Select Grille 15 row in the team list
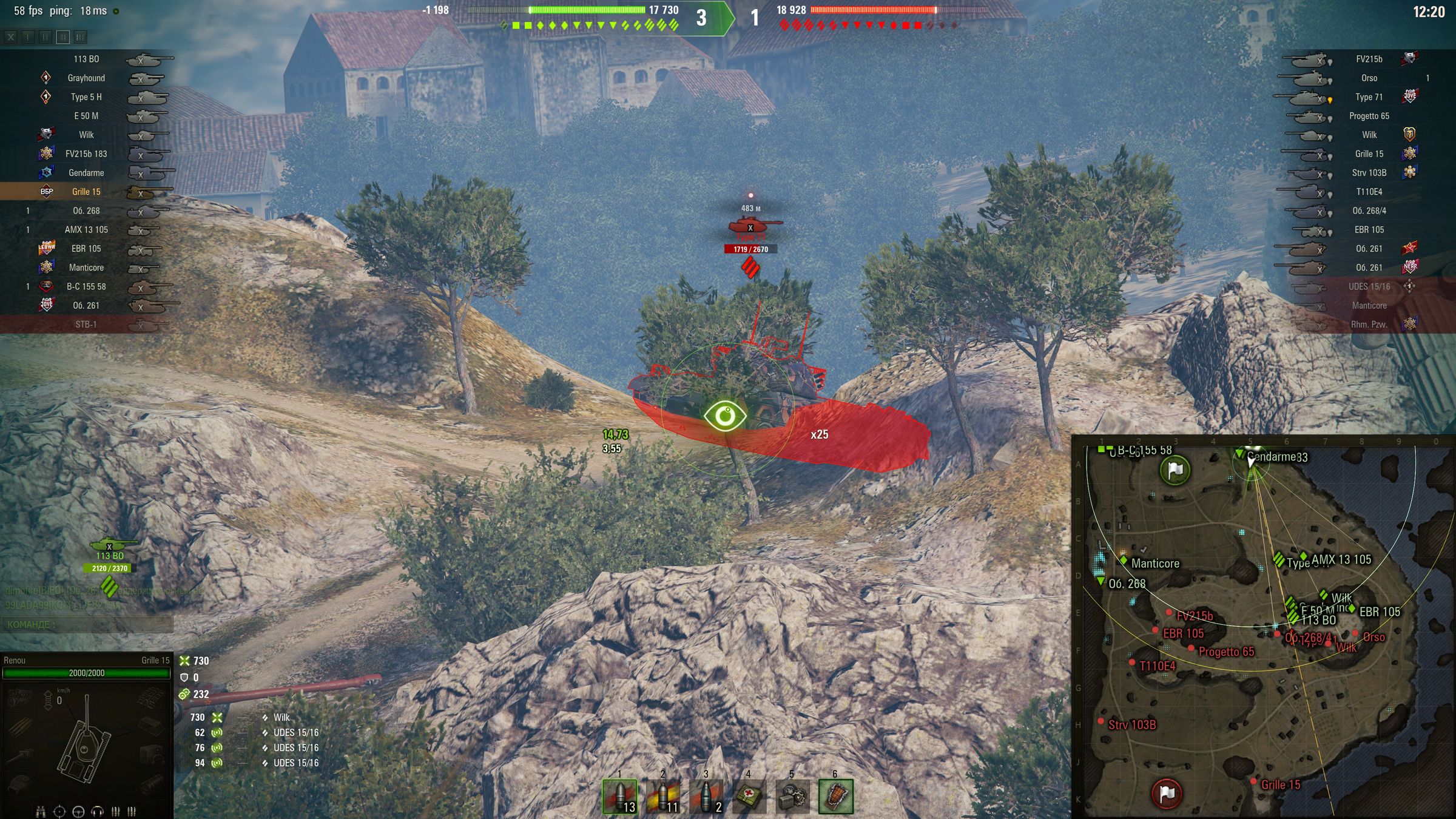Screen dimensions: 1456x819 click(86, 192)
